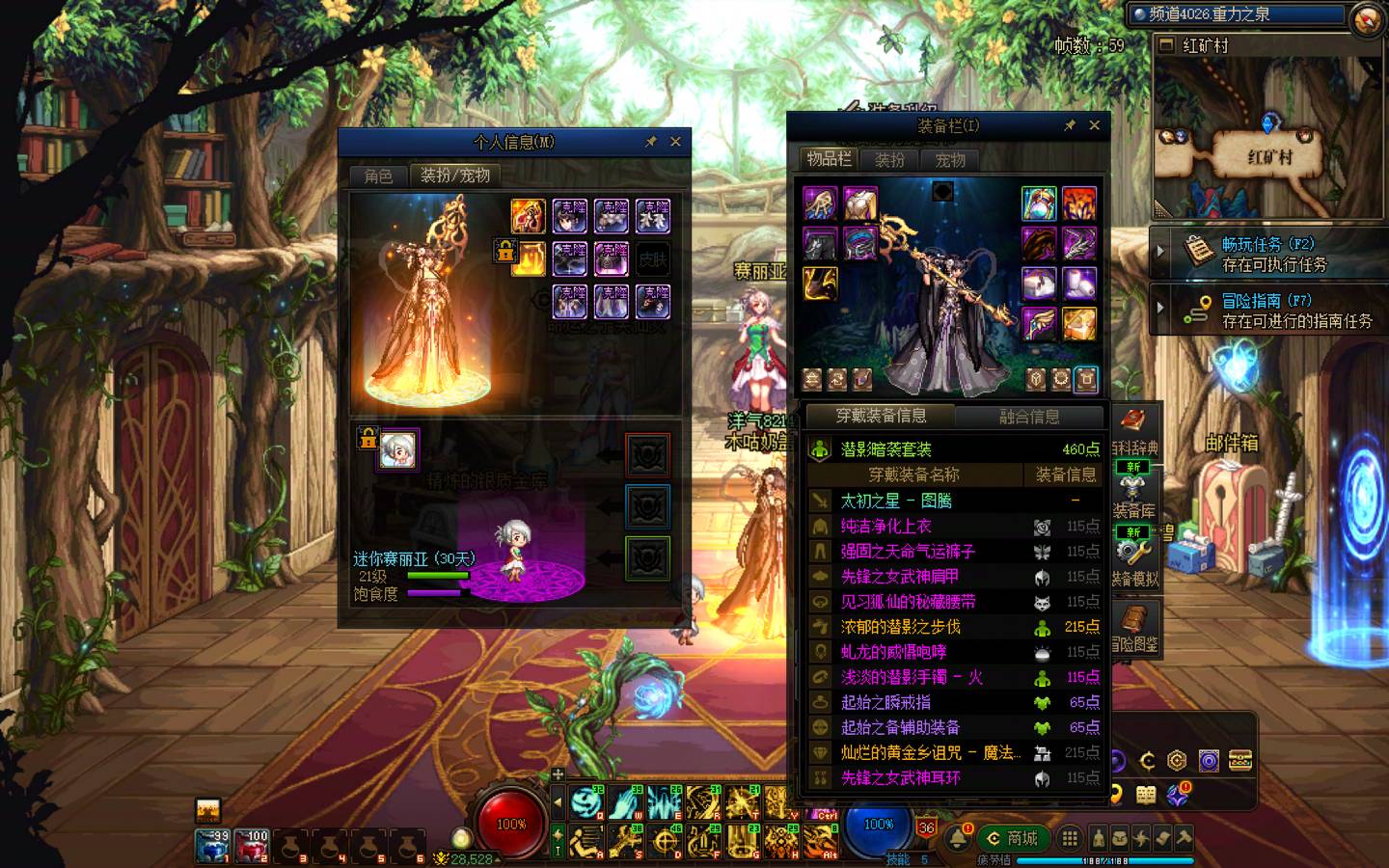
Task: Switch to the 装扮 tab in 装备栏
Action: 889,160
